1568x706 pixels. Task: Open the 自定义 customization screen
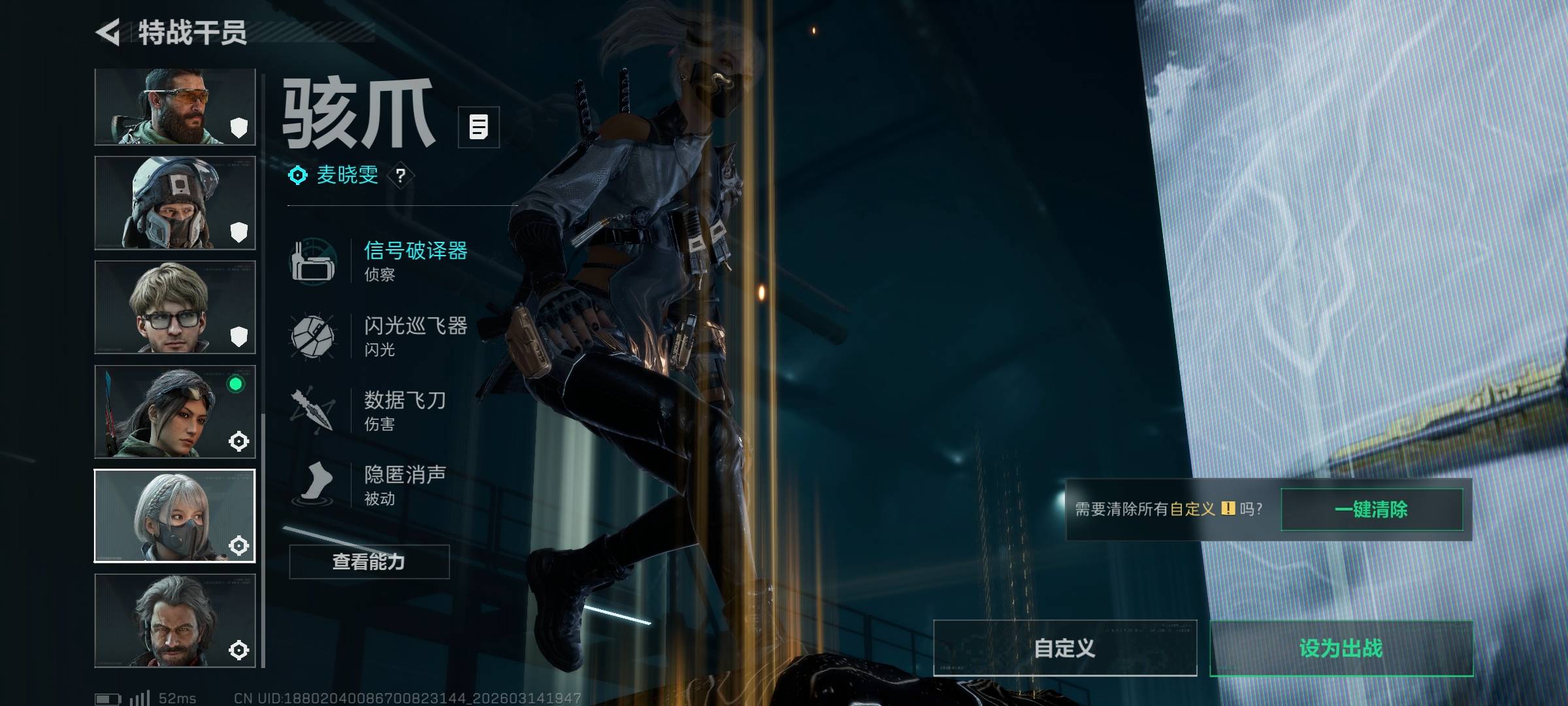pyautogui.click(x=1065, y=648)
